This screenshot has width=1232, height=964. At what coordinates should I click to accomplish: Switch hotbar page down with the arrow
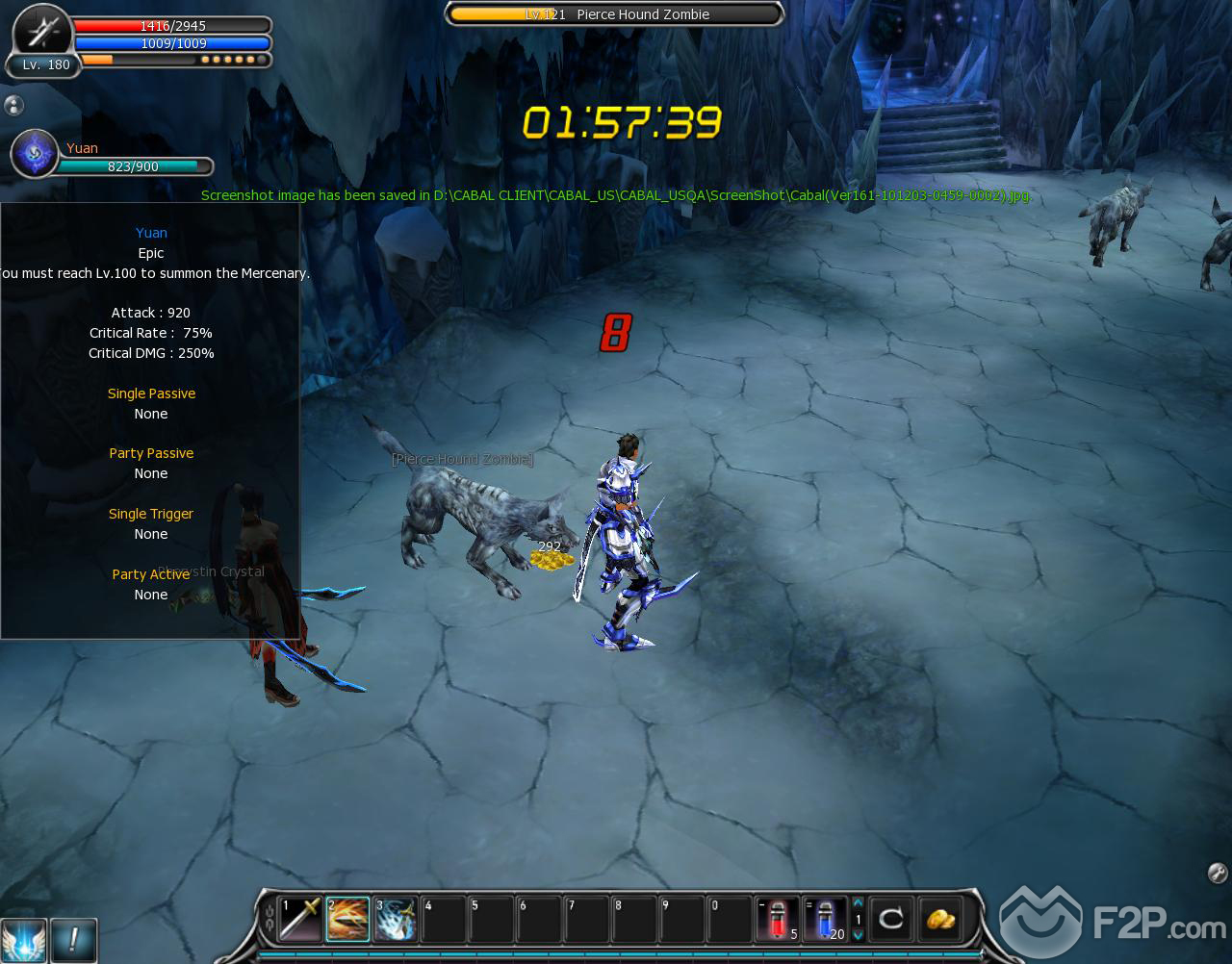click(858, 934)
